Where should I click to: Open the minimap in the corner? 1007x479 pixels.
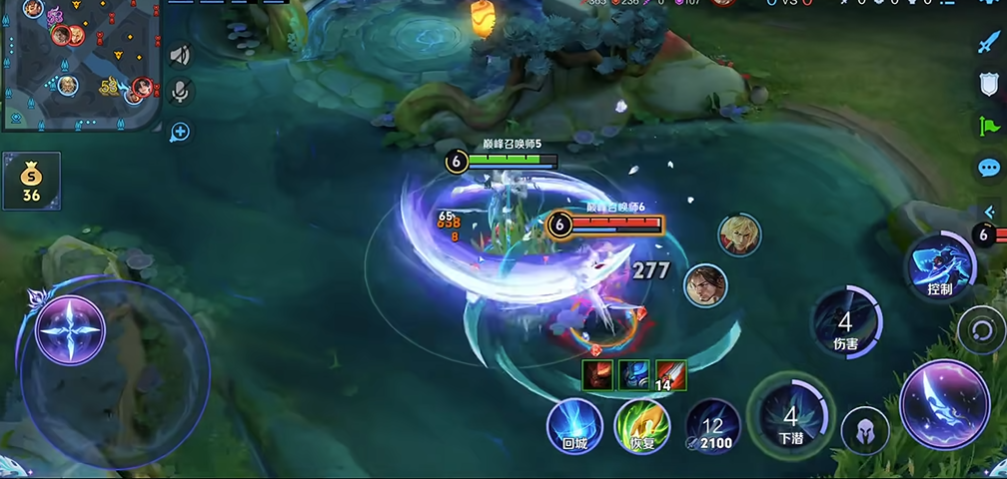(x=80, y=63)
